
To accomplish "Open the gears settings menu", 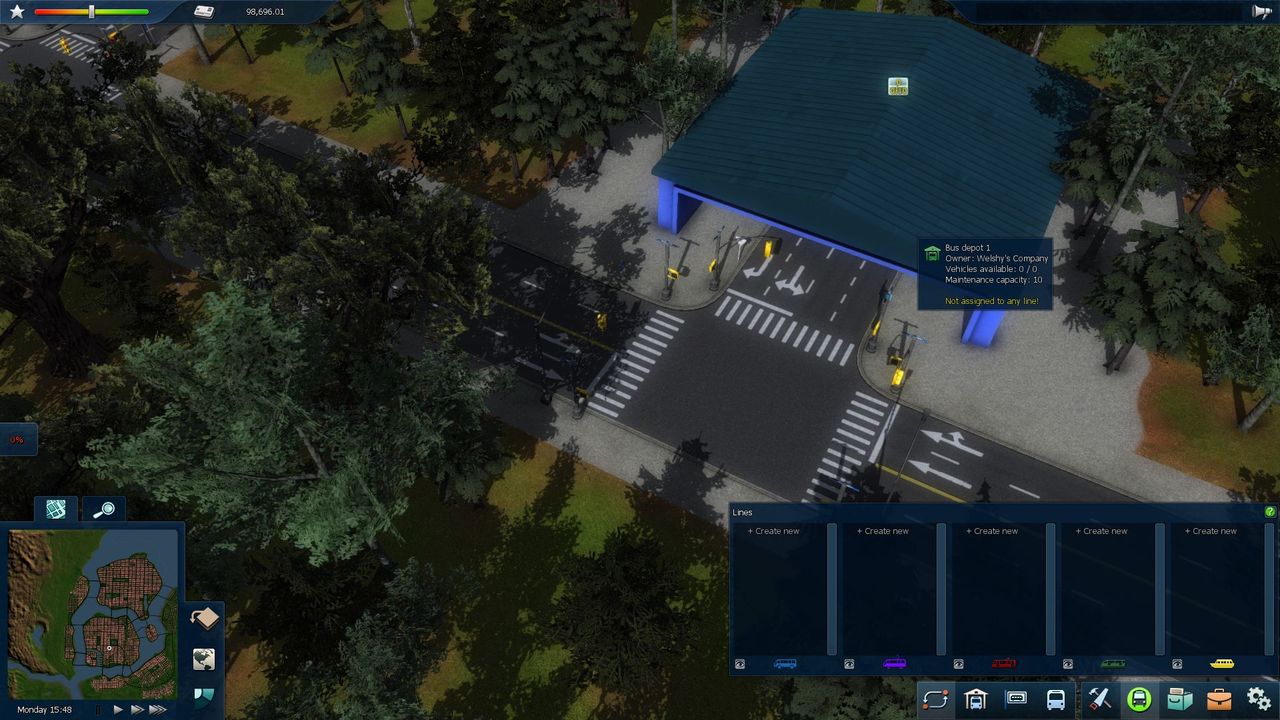I will (1259, 699).
